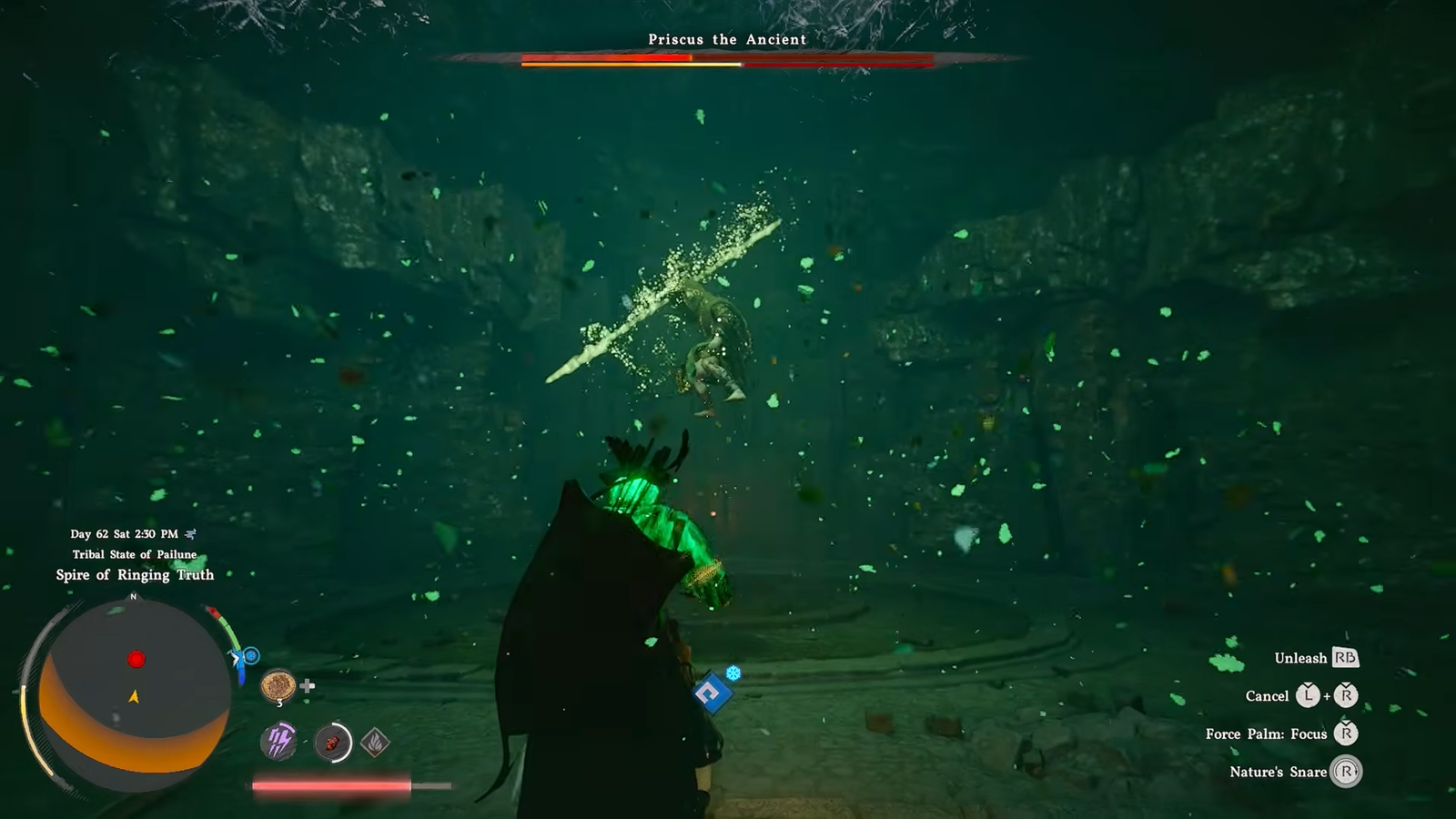Screen dimensions: 1456x819
Task: Use the round food item with count 3
Action: pyautogui.click(x=278, y=685)
